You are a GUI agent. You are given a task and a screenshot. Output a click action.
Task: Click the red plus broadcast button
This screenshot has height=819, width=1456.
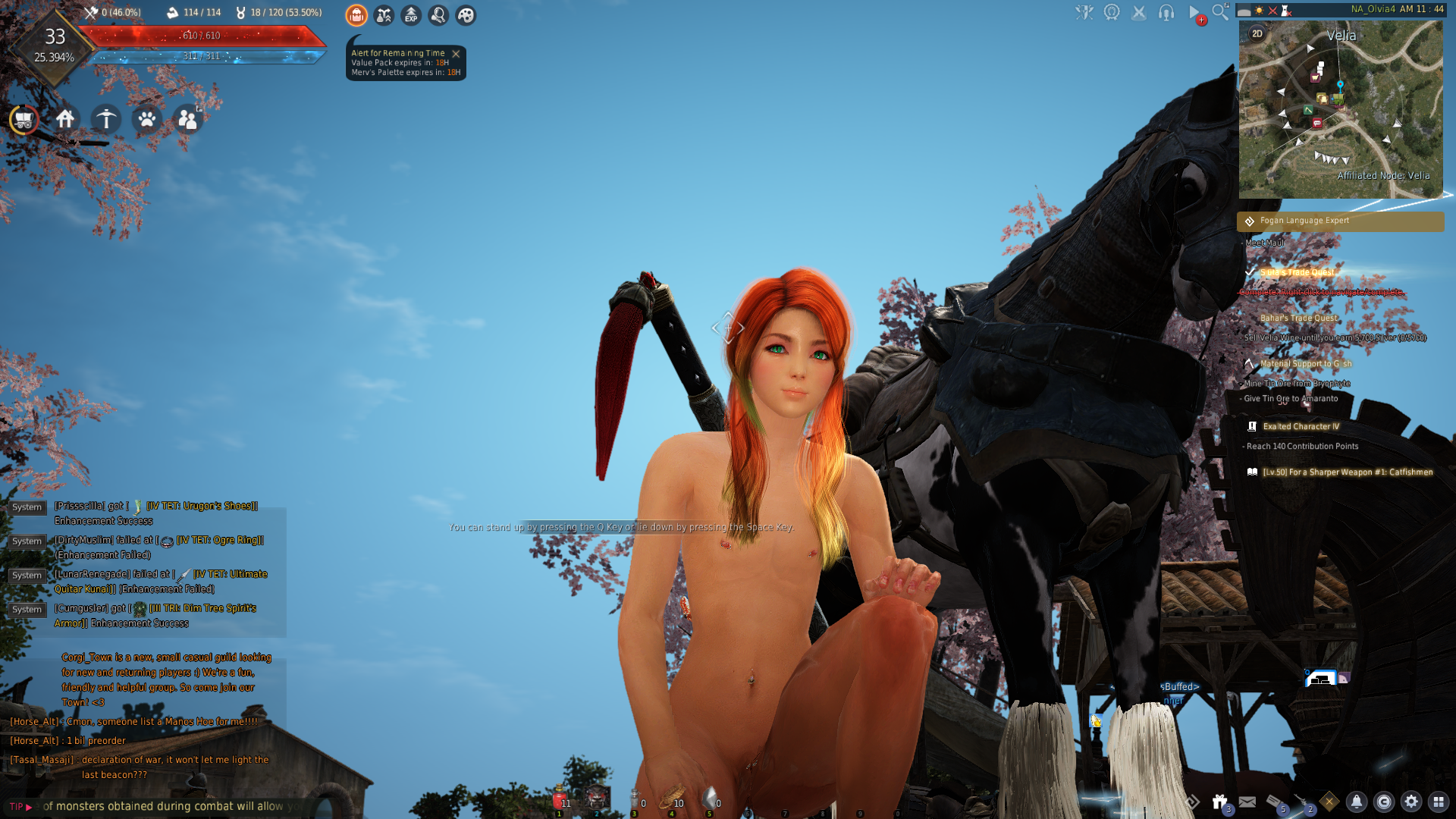pyautogui.click(x=1200, y=20)
